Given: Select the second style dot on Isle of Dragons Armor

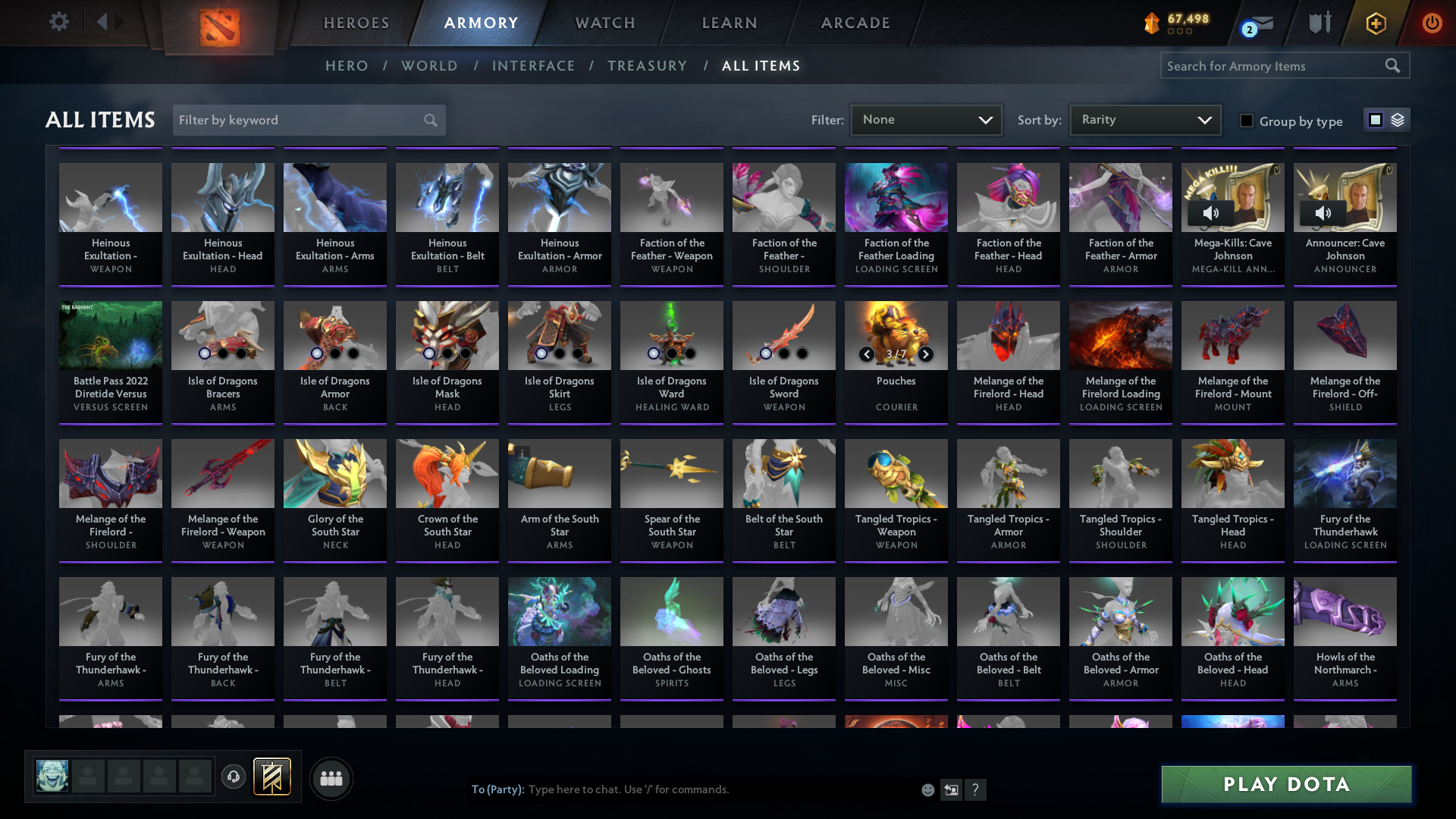Looking at the screenshot, I should pos(334,353).
